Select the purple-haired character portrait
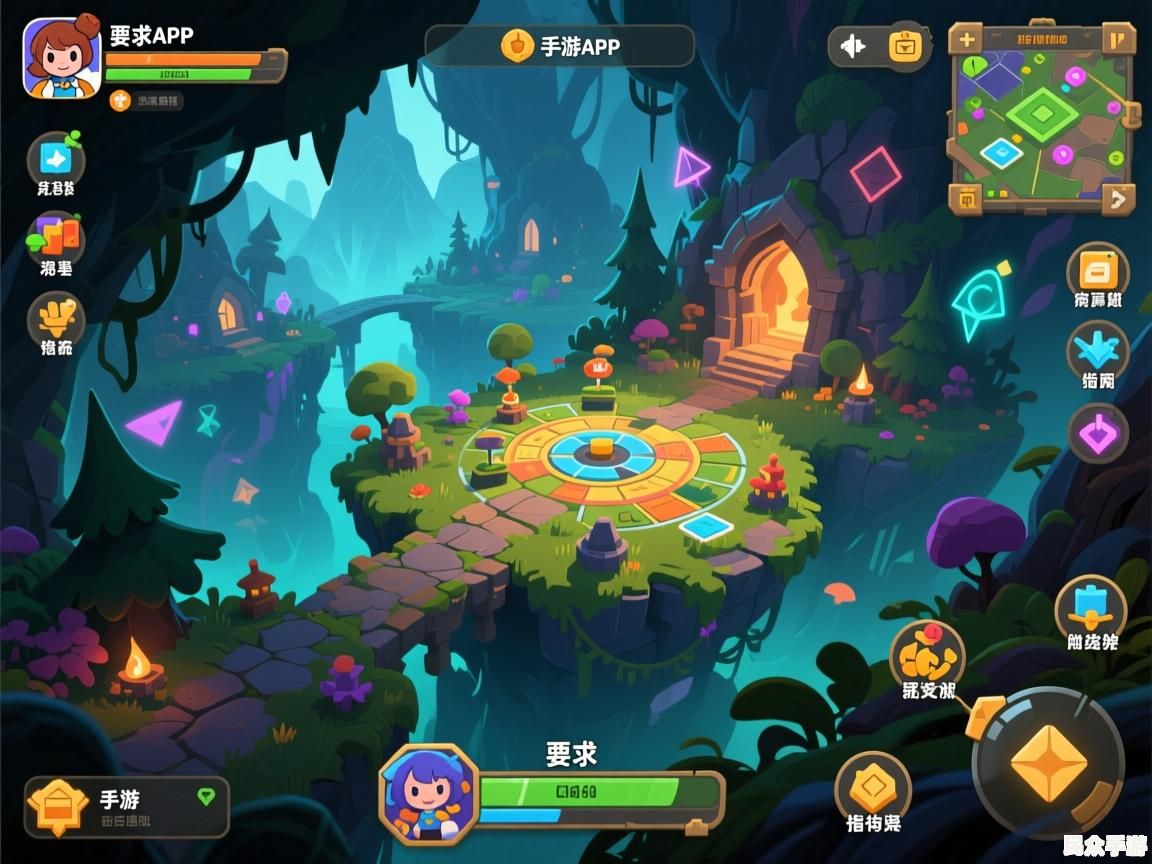The image size is (1152, 864). (x=429, y=793)
